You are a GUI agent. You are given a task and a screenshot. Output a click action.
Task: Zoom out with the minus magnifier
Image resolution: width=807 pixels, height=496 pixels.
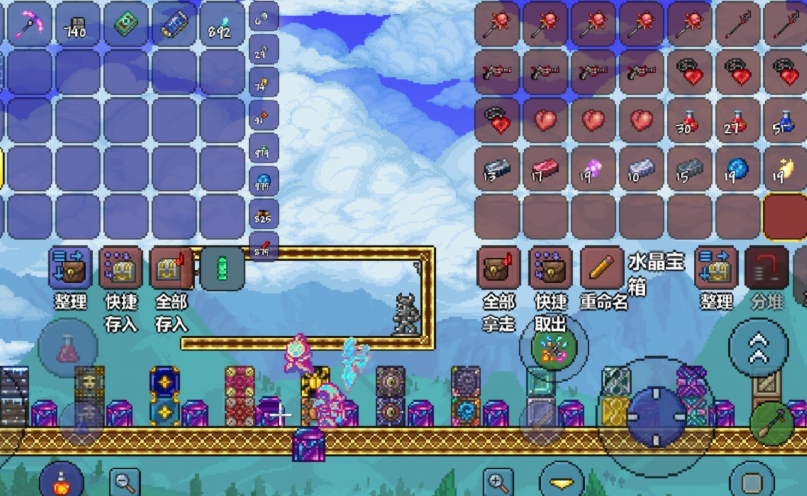124,481
